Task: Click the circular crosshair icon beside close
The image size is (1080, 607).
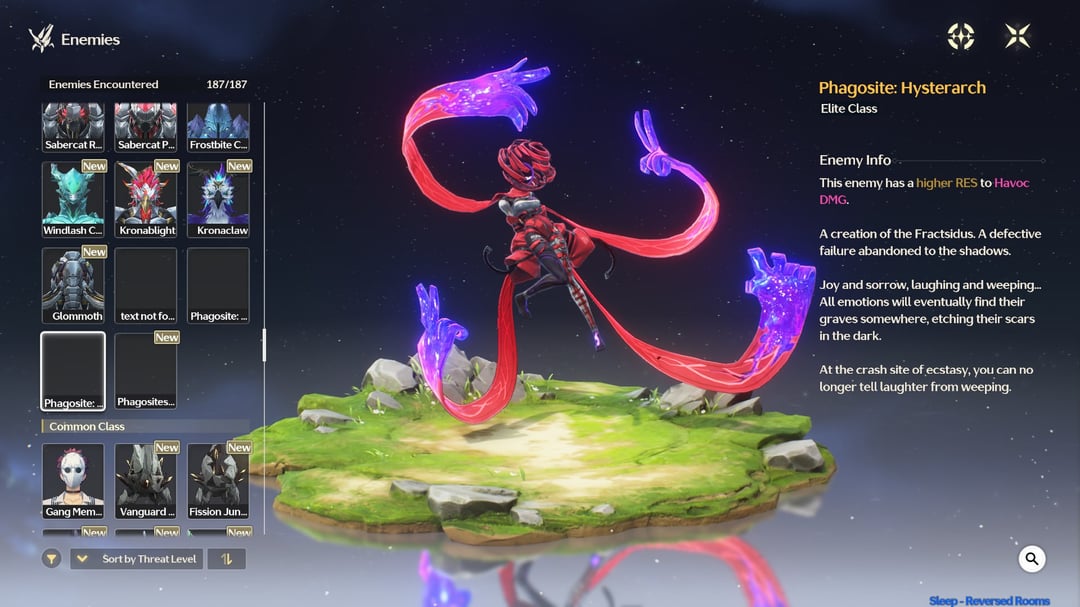Action: coord(961,37)
